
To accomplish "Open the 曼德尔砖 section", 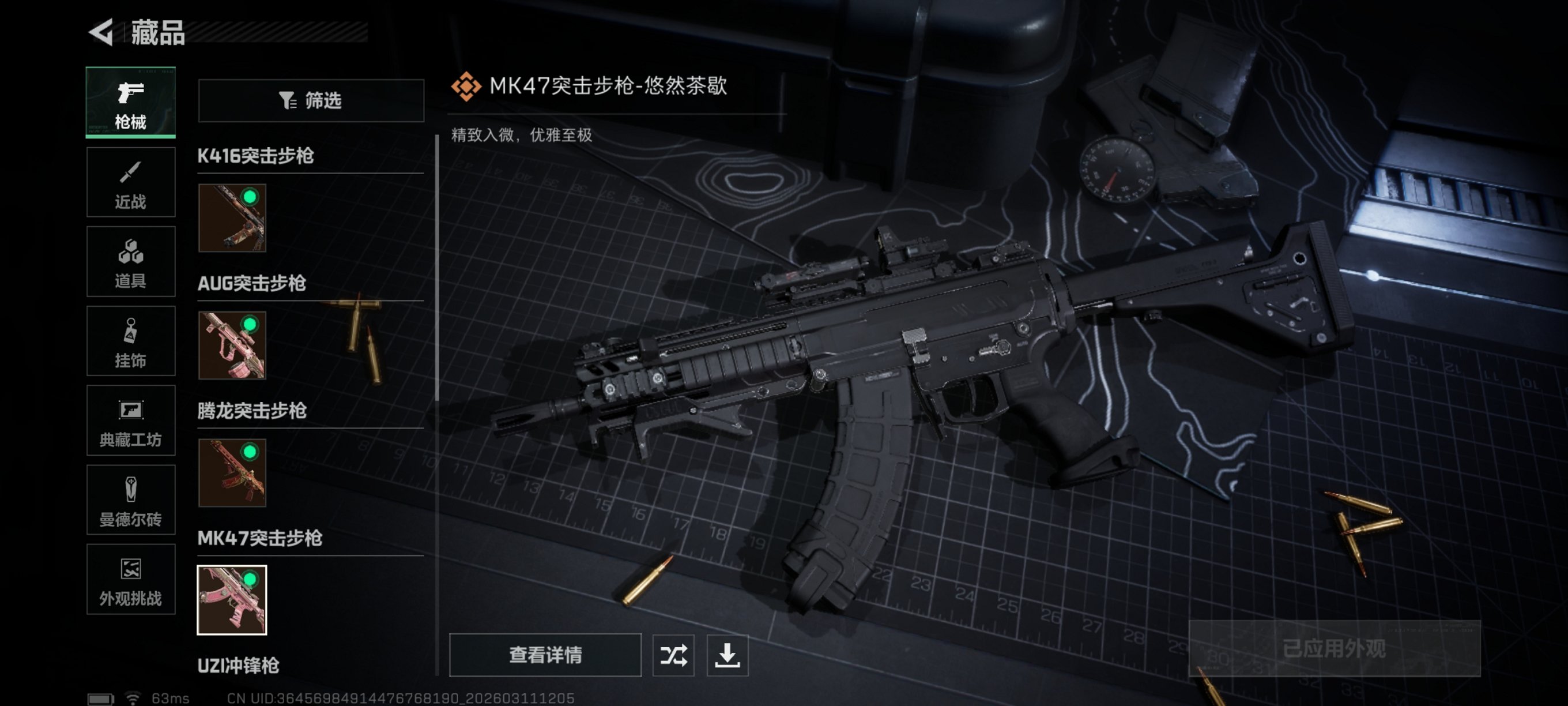I will (130, 500).
